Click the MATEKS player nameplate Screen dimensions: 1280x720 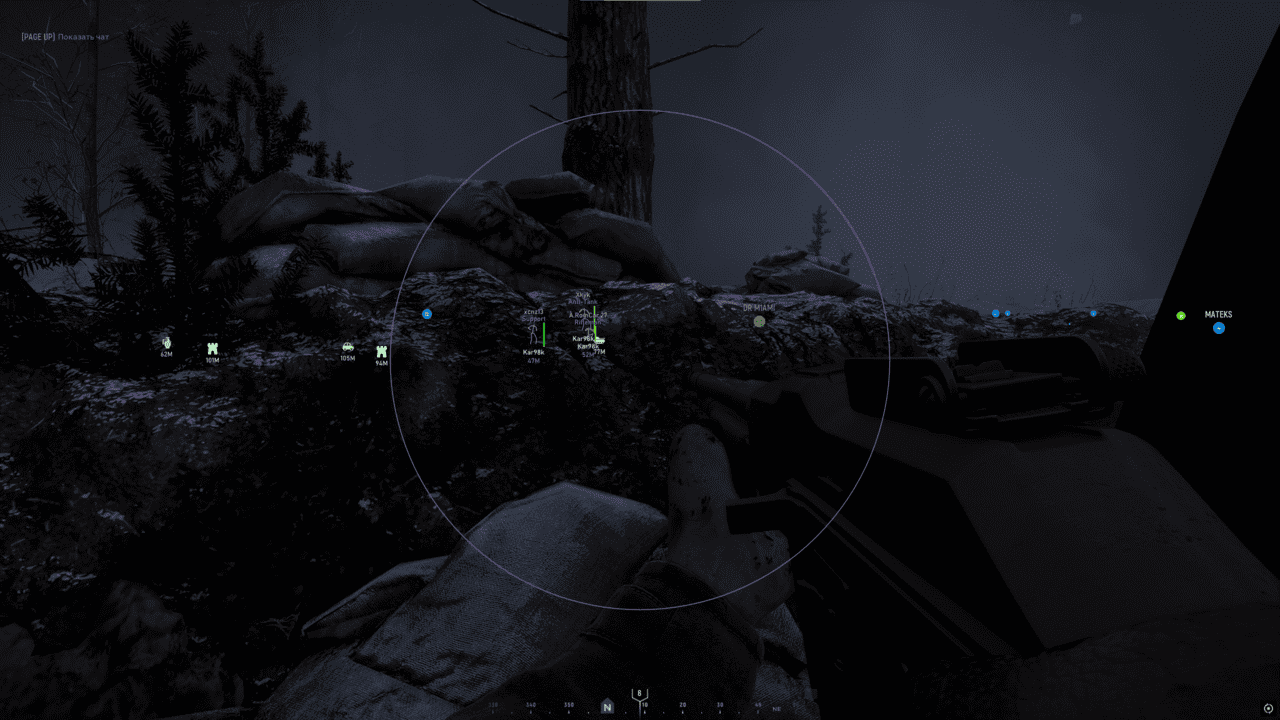[1218, 315]
